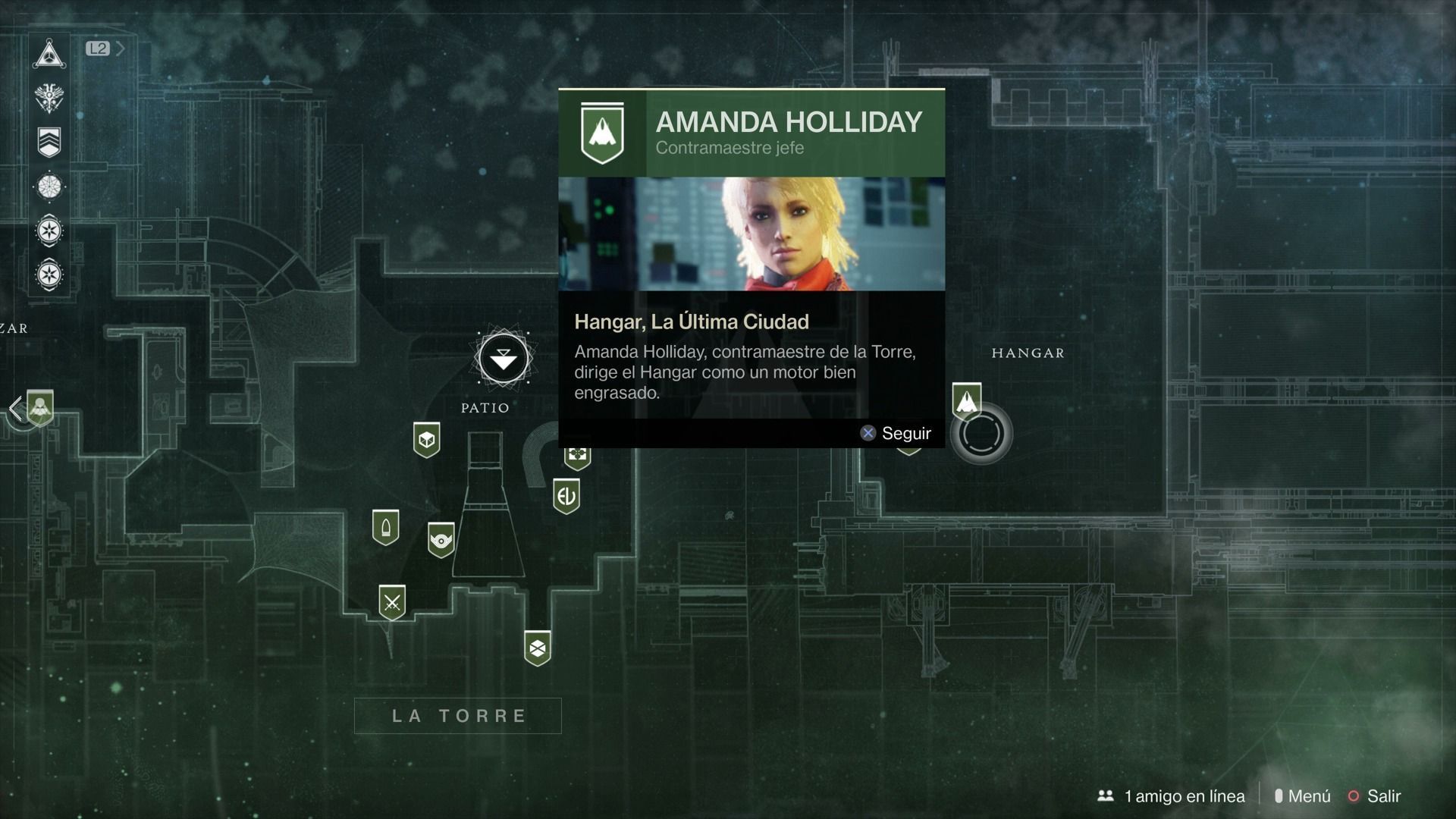Select the hooded figure marker at left edge
Image resolution: width=1456 pixels, height=819 pixels.
(x=39, y=408)
